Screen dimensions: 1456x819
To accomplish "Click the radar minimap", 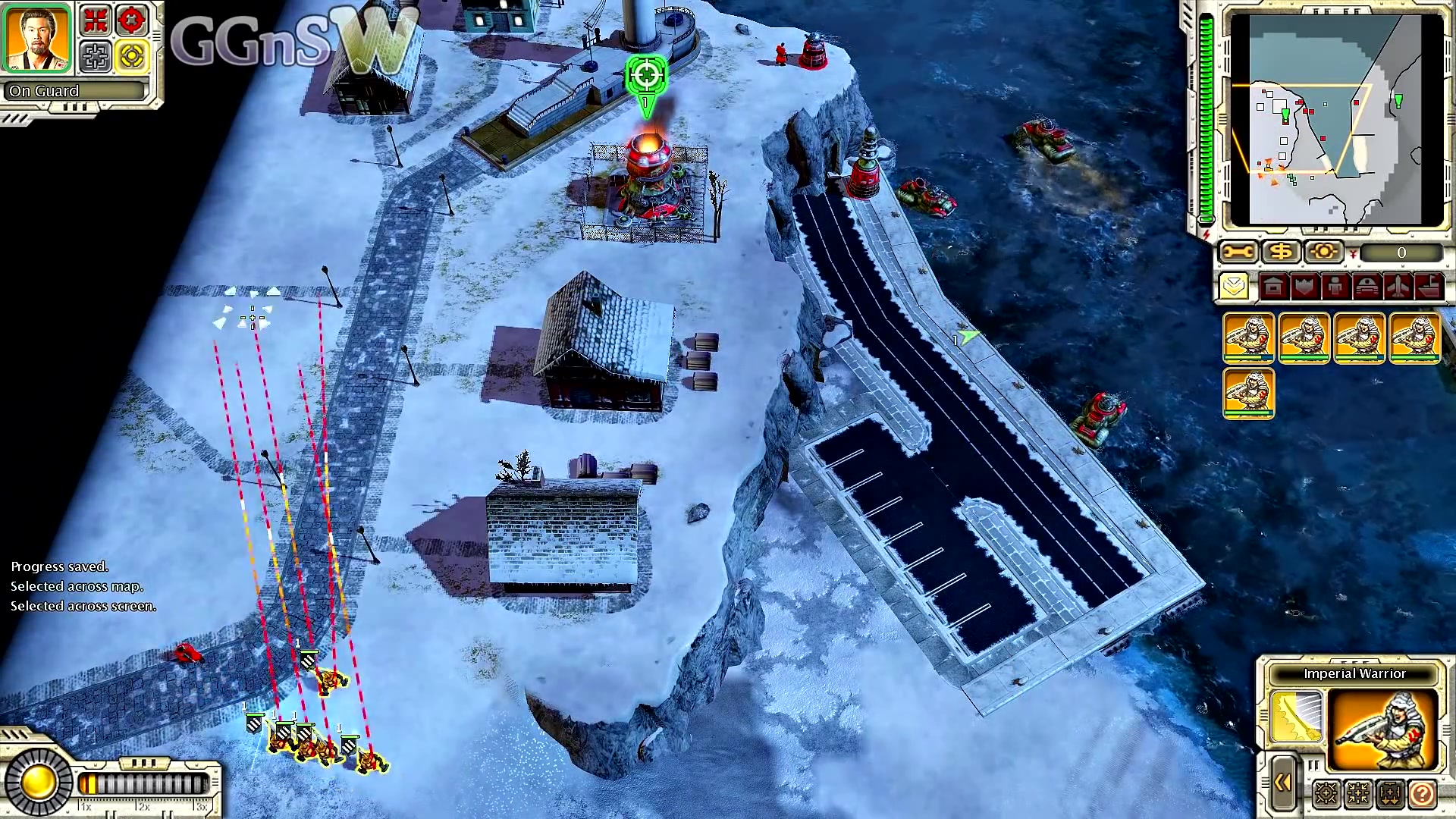I will click(x=1336, y=120).
